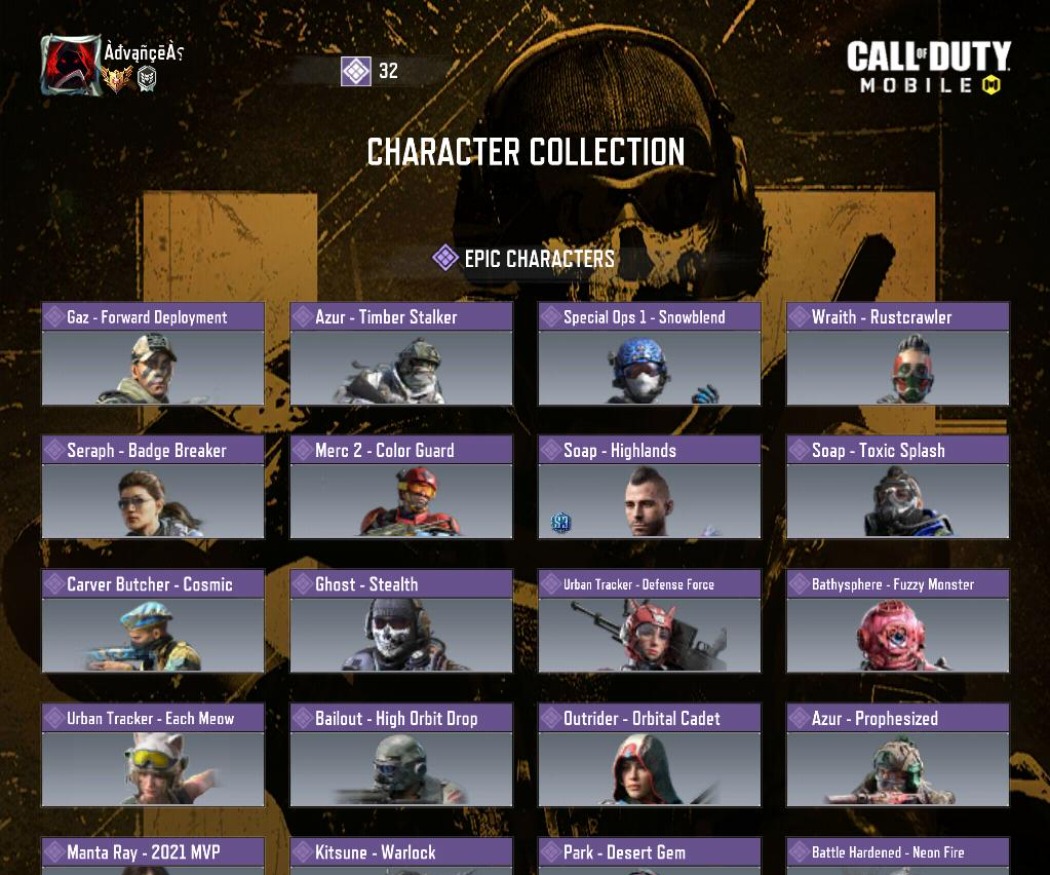Image resolution: width=1050 pixels, height=875 pixels.
Task: Pick Carver Butcher - Cosmic character card
Action: click(x=153, y=621)
